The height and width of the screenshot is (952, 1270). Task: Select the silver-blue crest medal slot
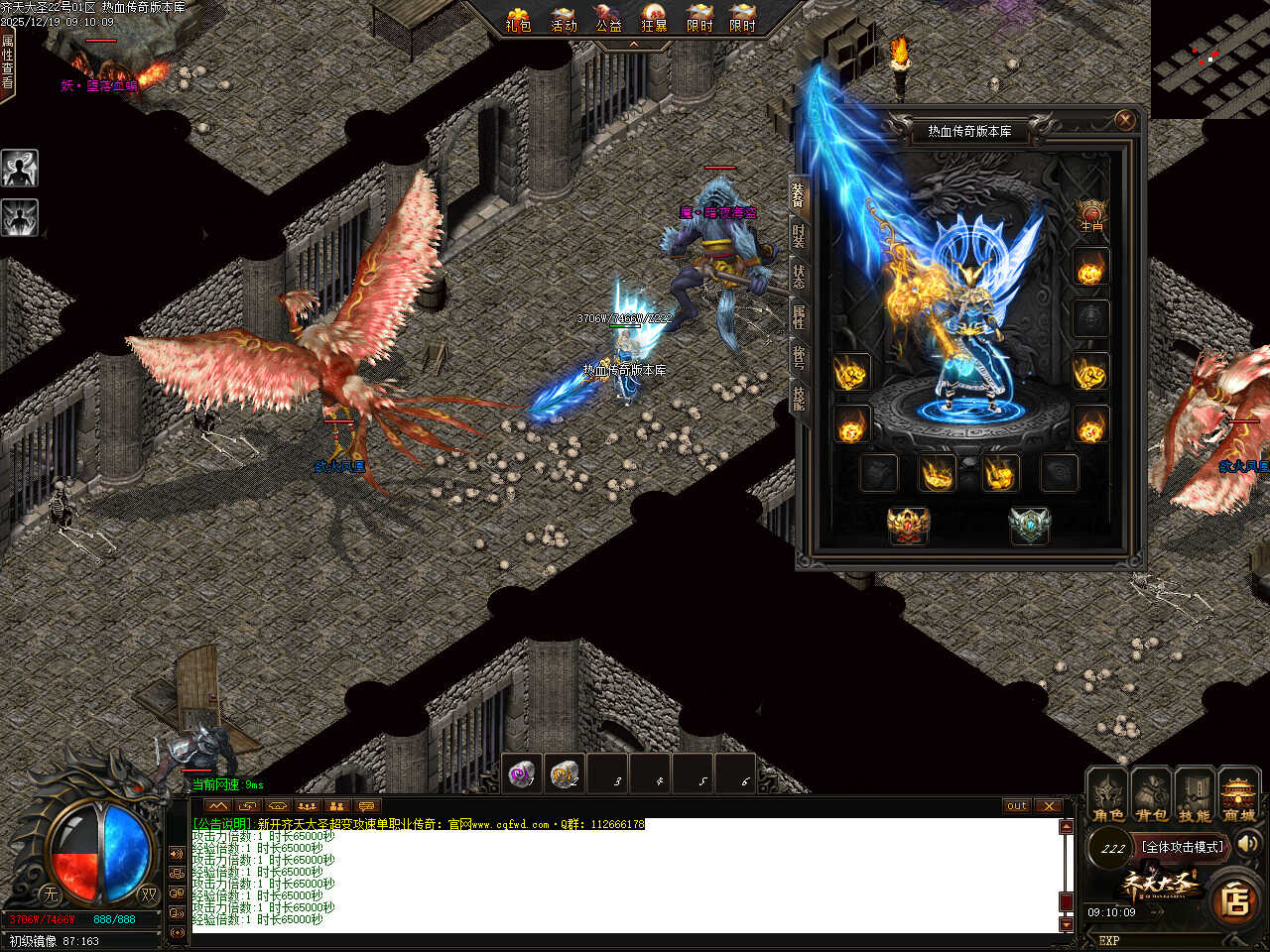1029,526
